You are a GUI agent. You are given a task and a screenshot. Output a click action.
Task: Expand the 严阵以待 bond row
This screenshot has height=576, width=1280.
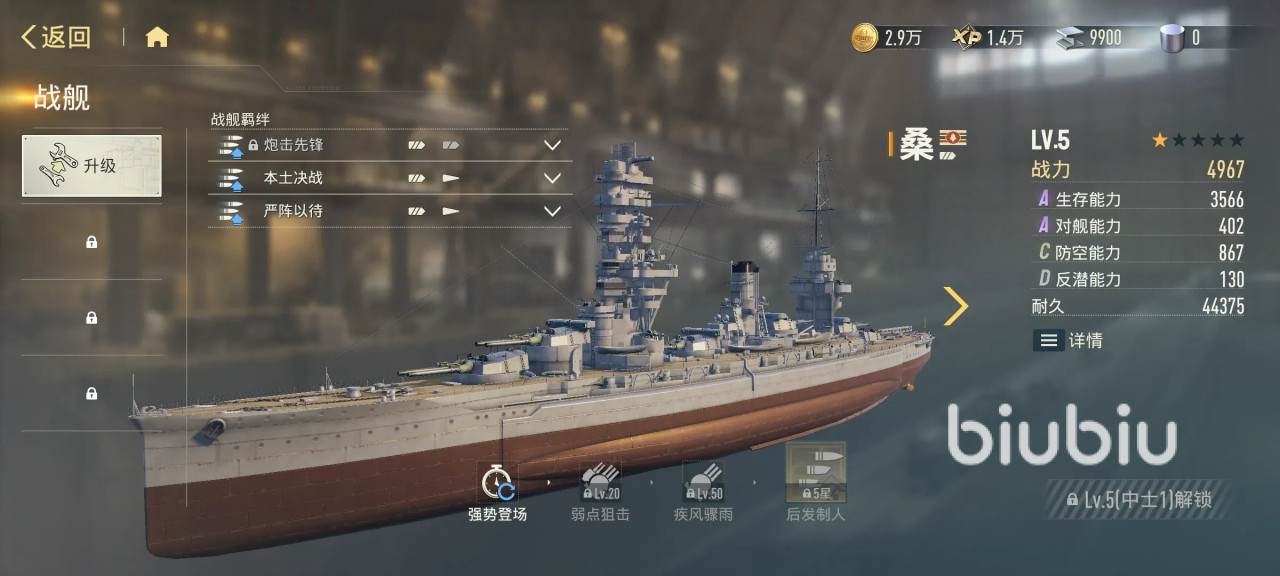tap(551, 211)
